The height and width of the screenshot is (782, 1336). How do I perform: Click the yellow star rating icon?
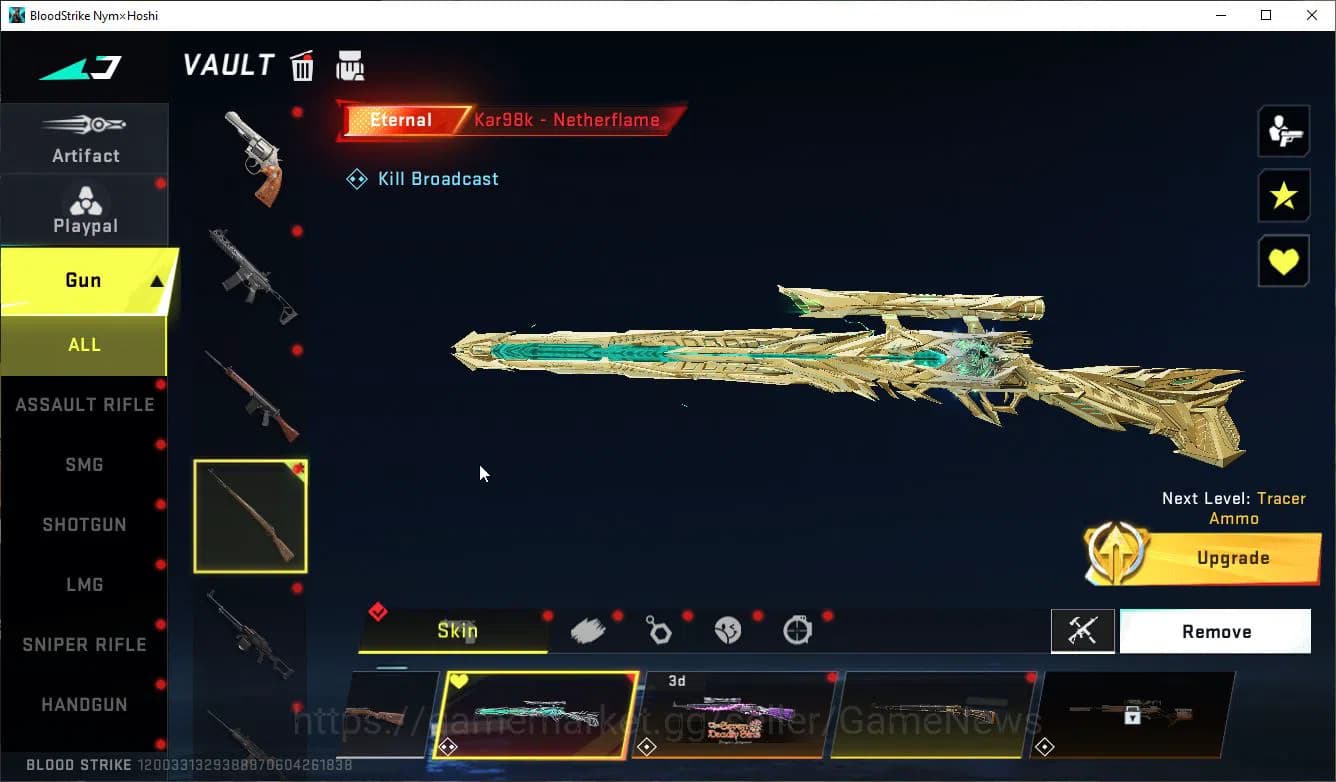pyautogui.click(x=1284, y=196)
